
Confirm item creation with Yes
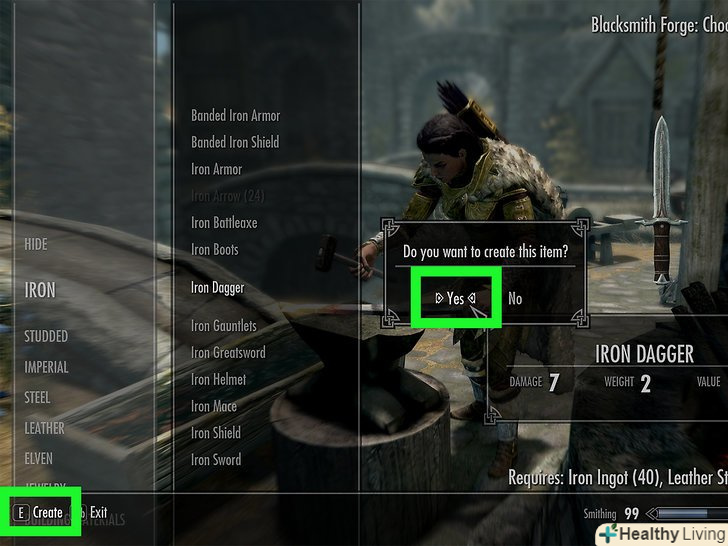click(x=455, y=298)
